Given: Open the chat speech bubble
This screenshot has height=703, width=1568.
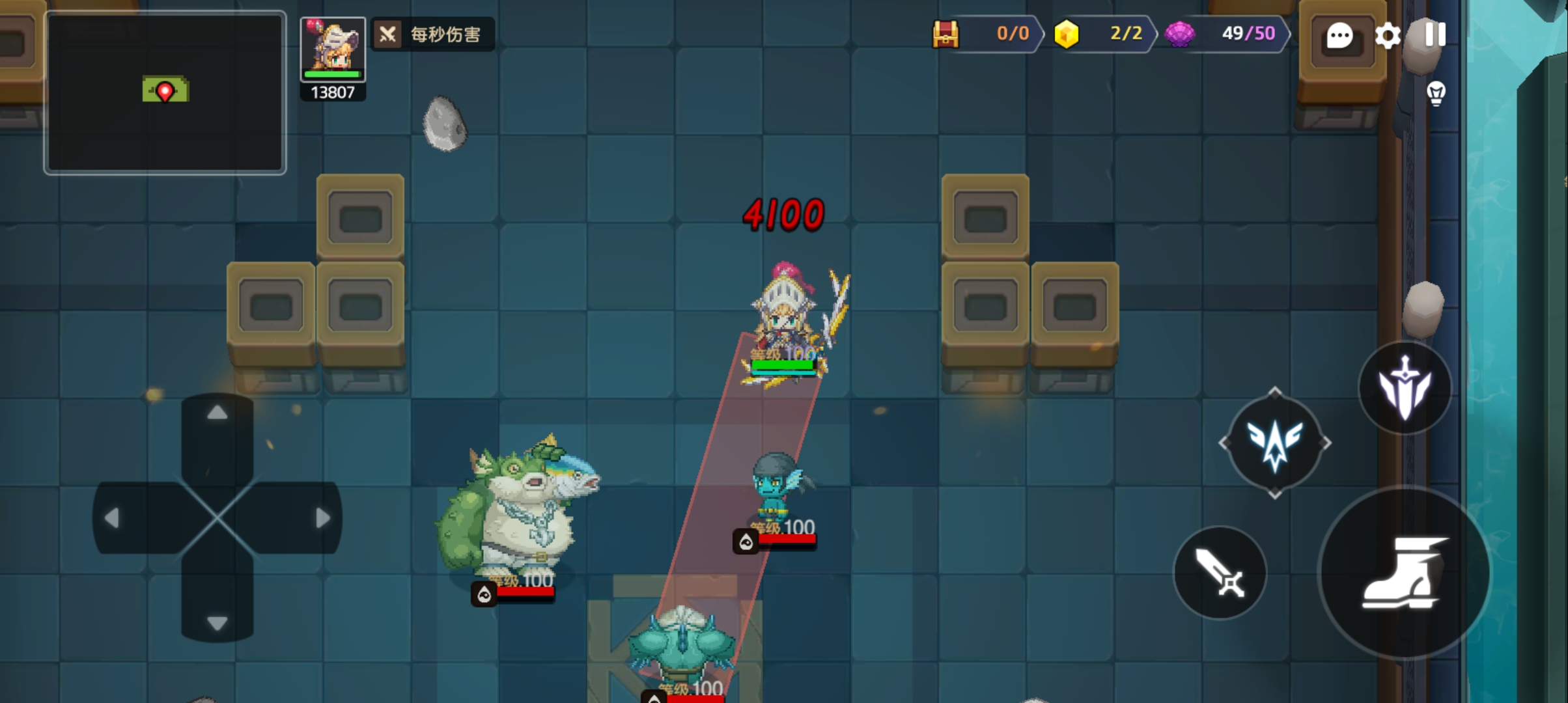Looking at the screenshot, I should 1339,36.
